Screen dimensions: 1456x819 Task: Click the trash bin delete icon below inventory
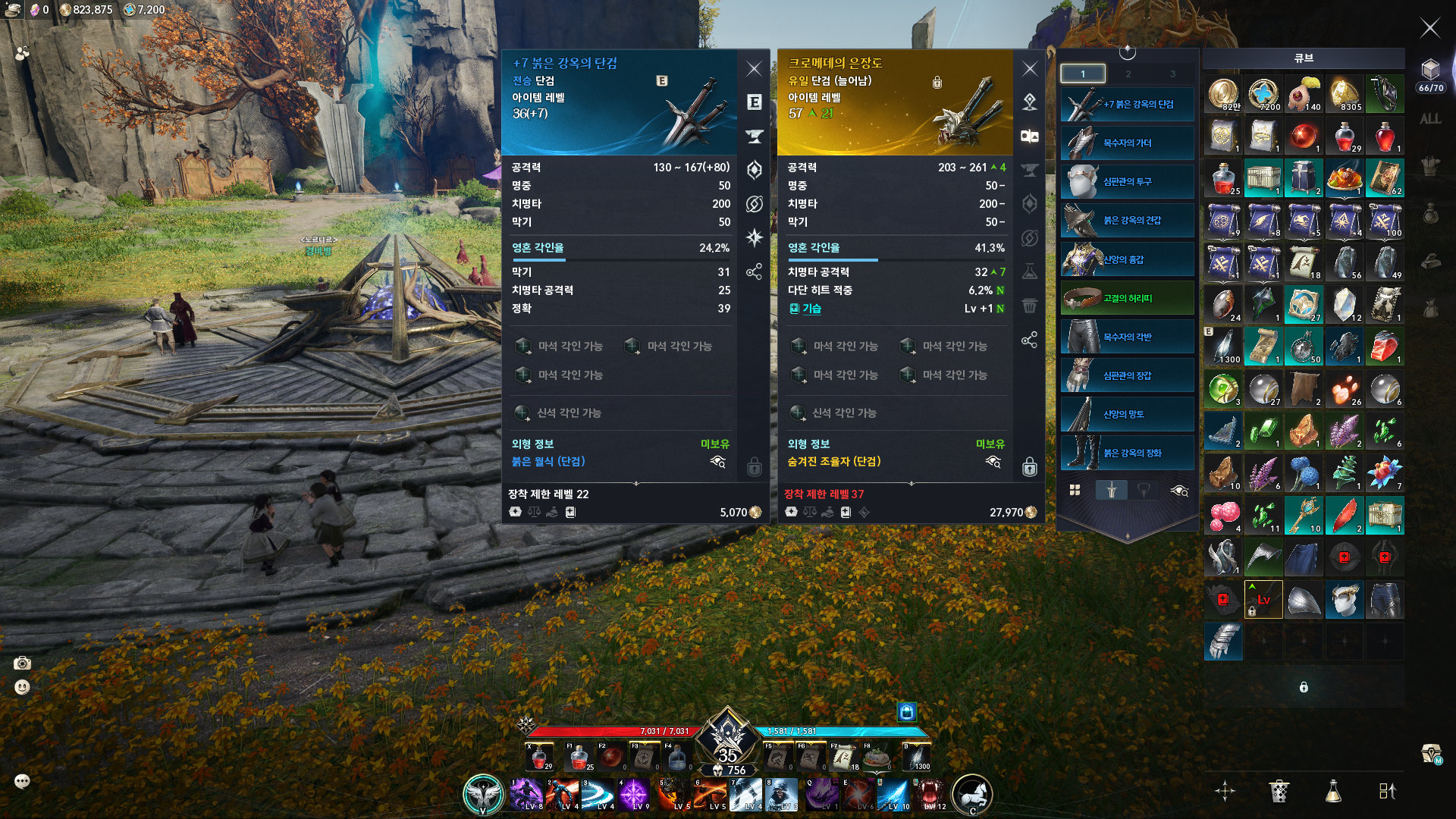1279,791
